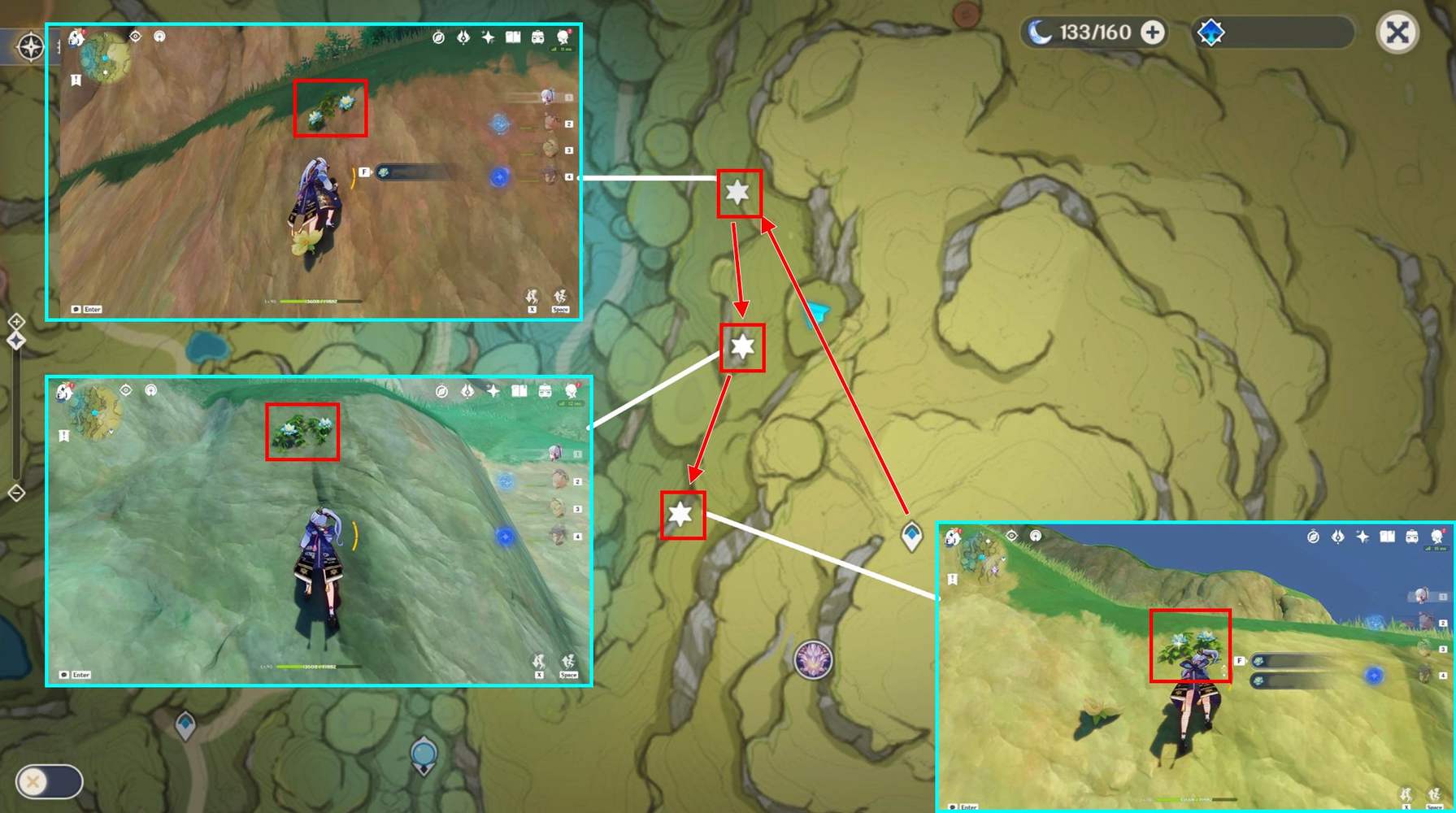The width and height of the screenshot is (1456, 813).
Task: Open the Paimon menu icon in the top screenshot
Action: (x=75, y=36)
